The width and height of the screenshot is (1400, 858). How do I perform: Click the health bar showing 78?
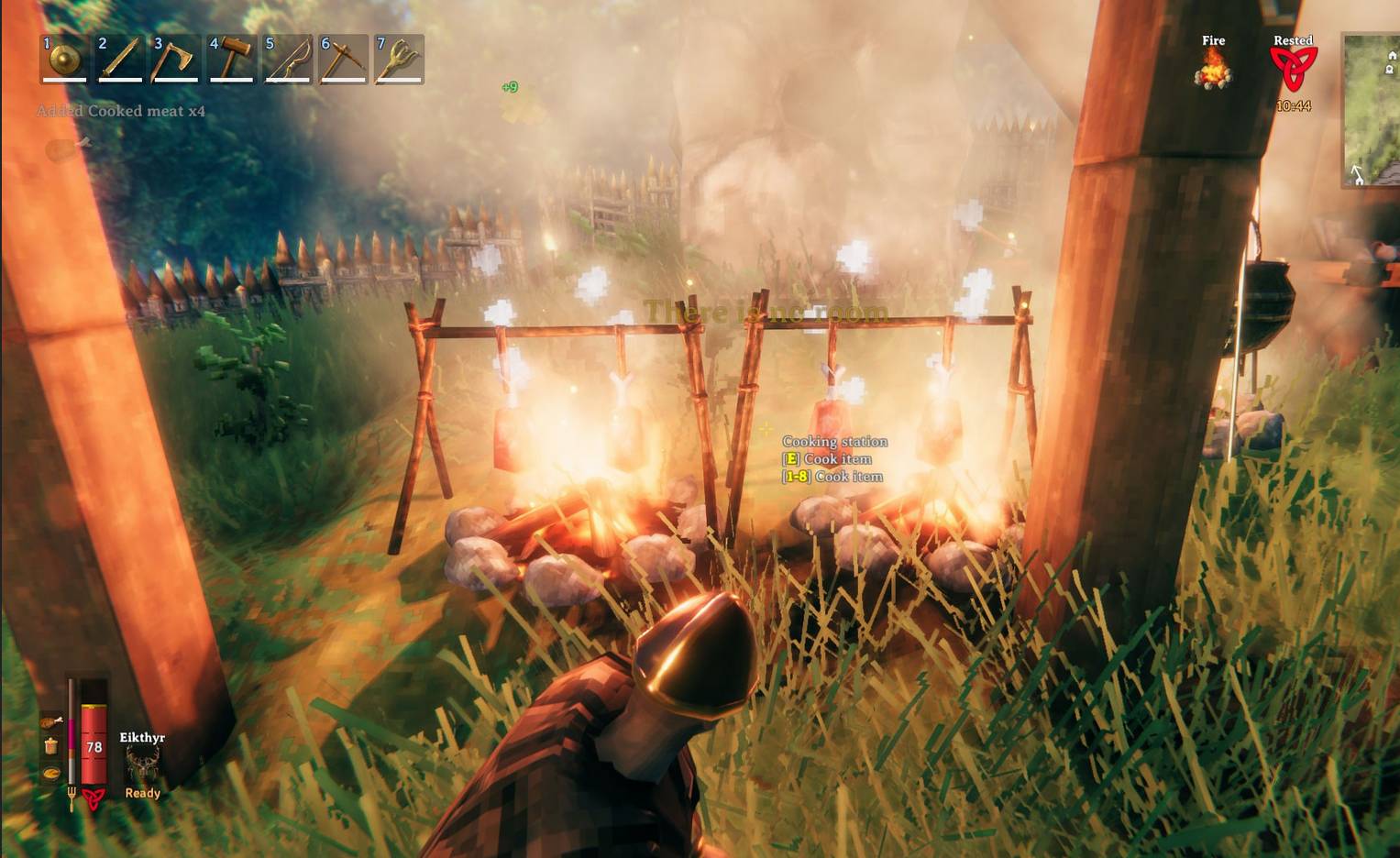pyautogui.click(x=94, y=747)
